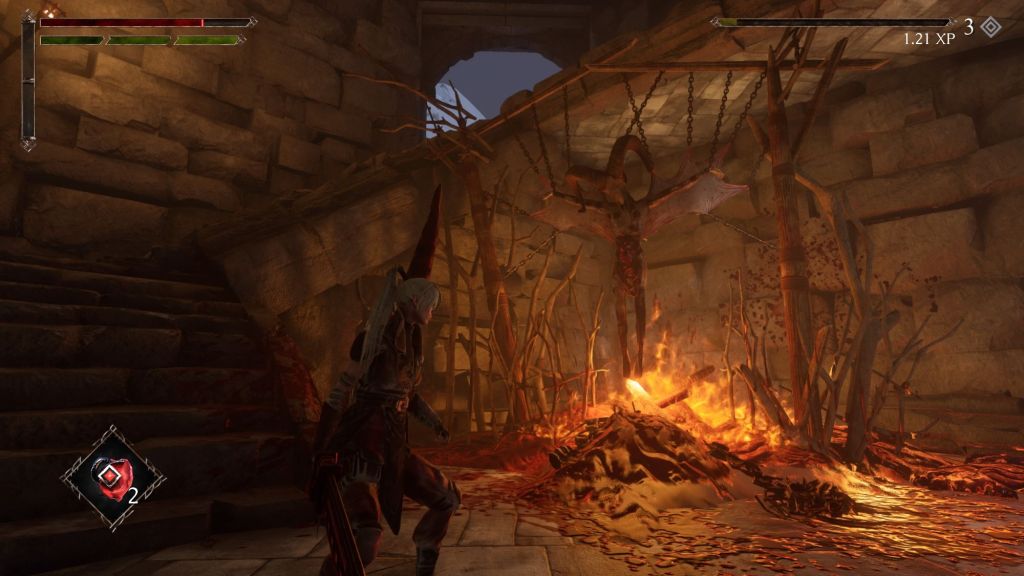Click the diamond emblem beside the 3
1024x576 pixels.
tap(990, 27)
